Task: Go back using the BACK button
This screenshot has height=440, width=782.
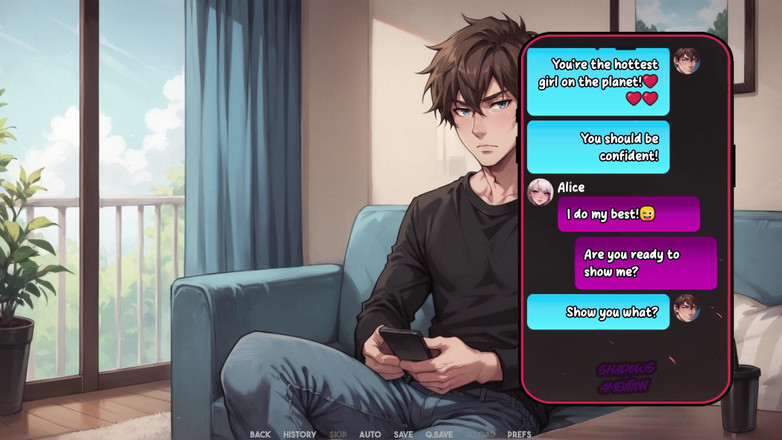Action: pos(260,434)
